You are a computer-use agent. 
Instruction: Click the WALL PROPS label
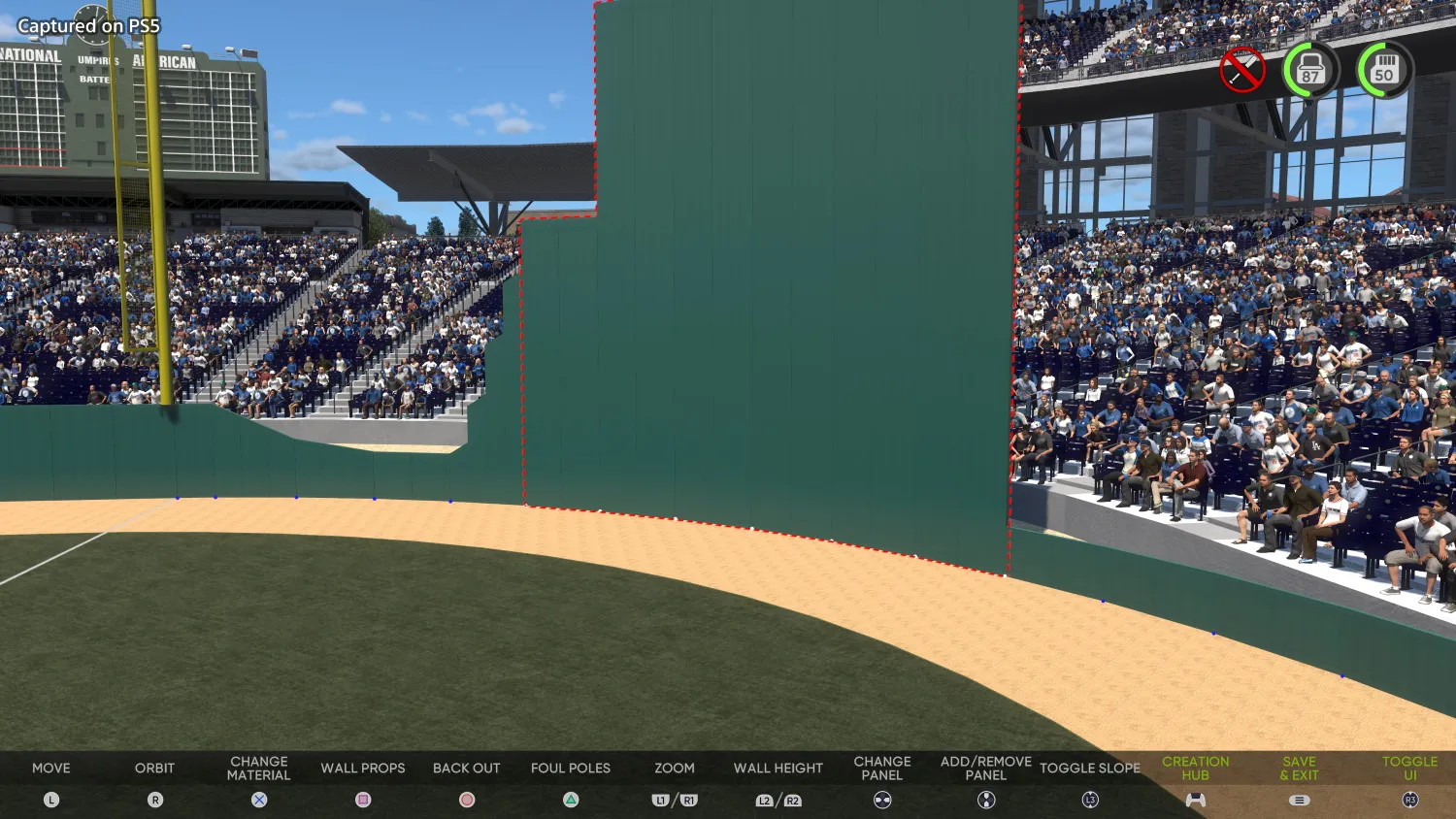363,768
